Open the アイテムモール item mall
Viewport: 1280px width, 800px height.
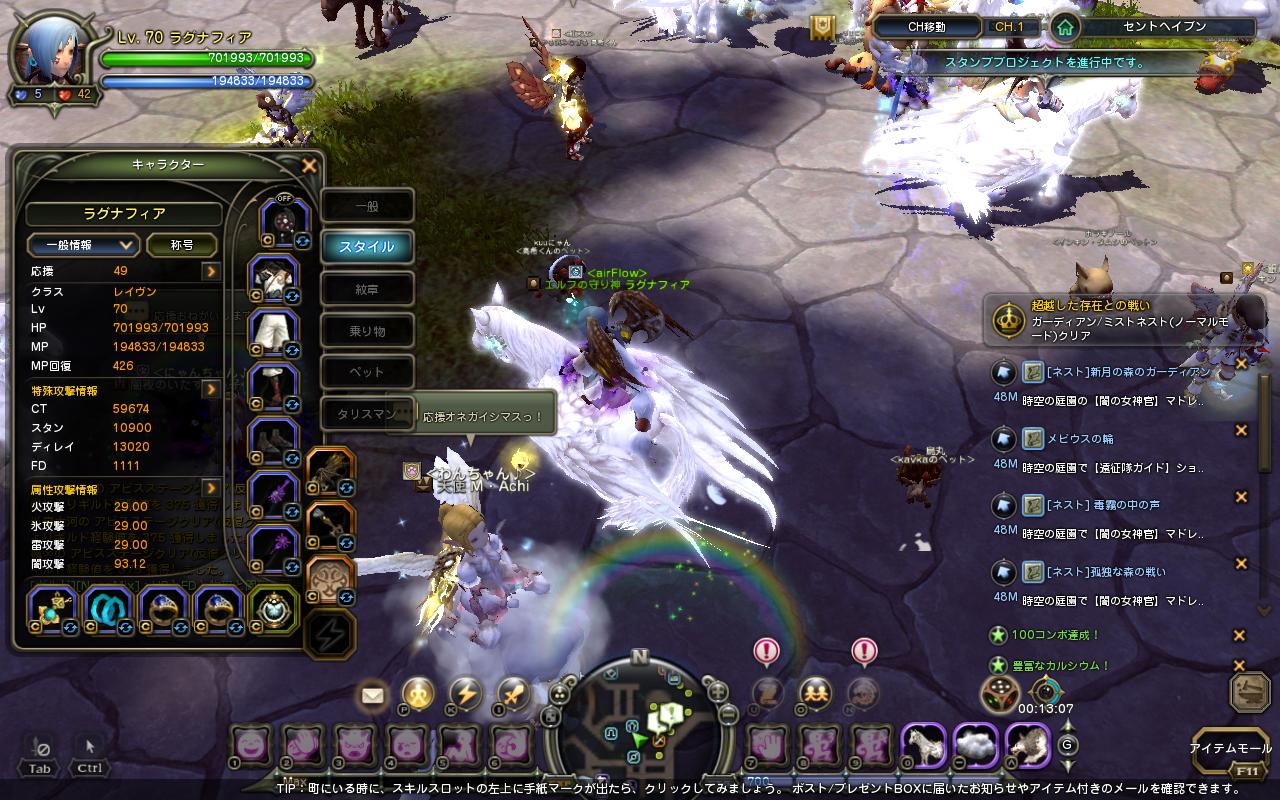point(1230,748)
